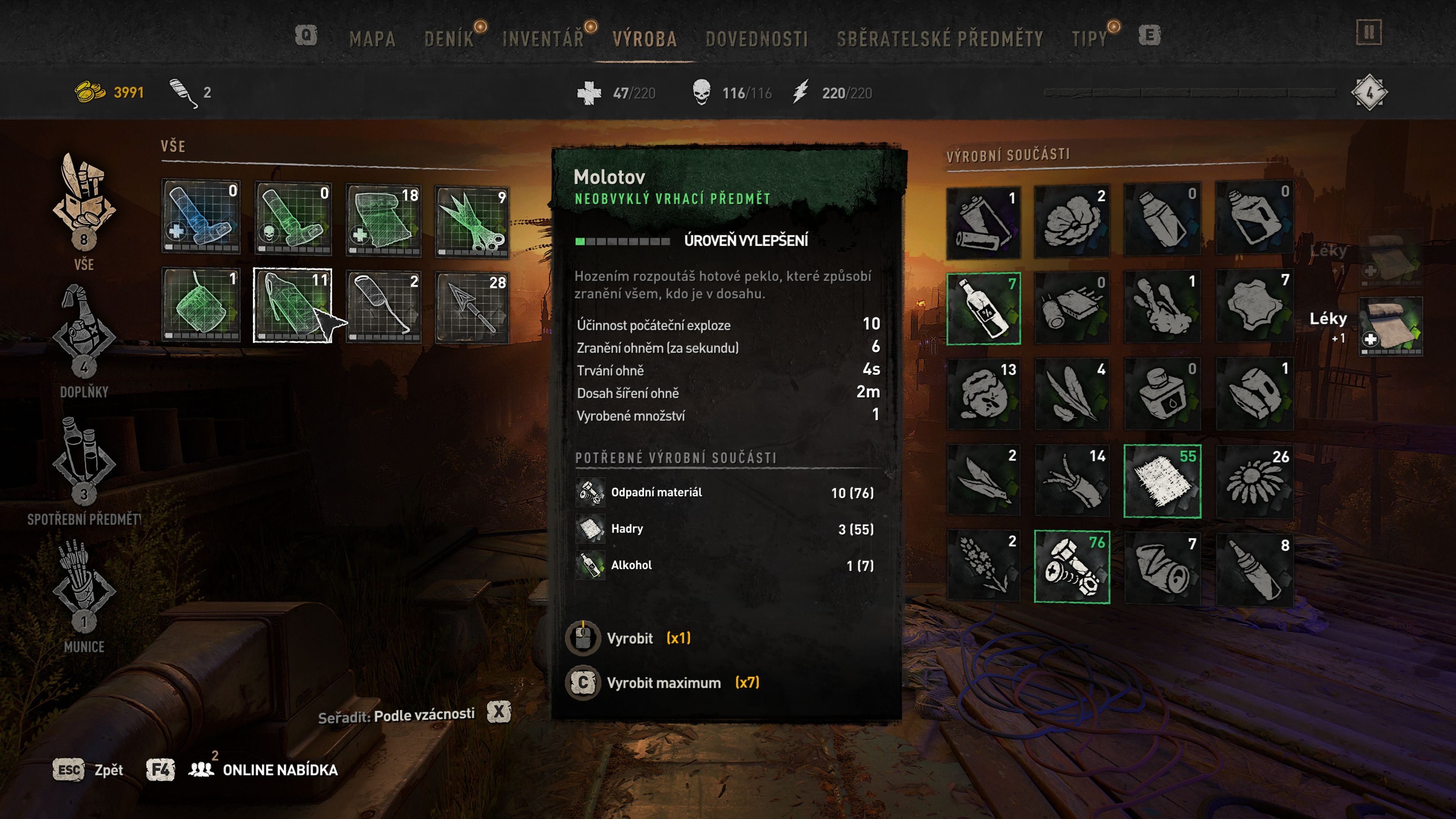Image resolution: width=1456 pixels, height=819 pixels.
Task: Choose the DOPLŇKY category
Action: [84, 339]
